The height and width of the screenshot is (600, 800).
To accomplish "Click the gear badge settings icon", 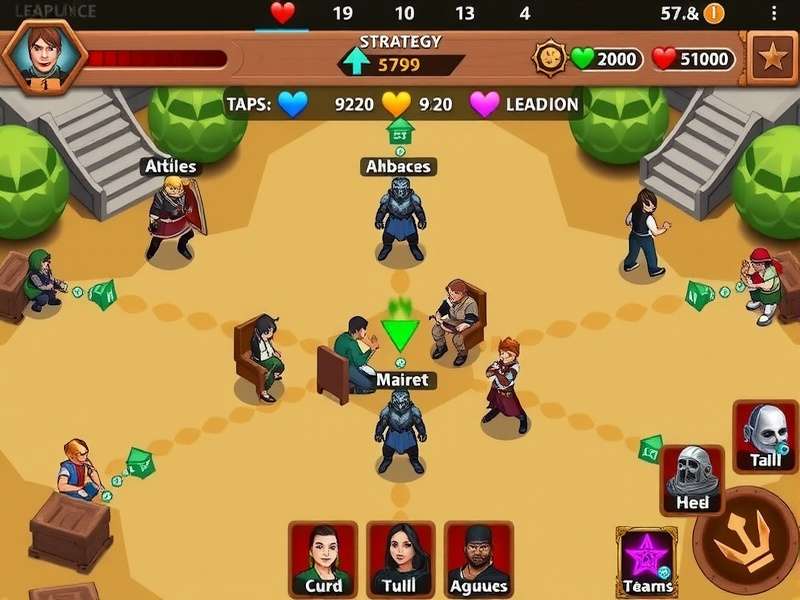I will [x=549, y=58].
